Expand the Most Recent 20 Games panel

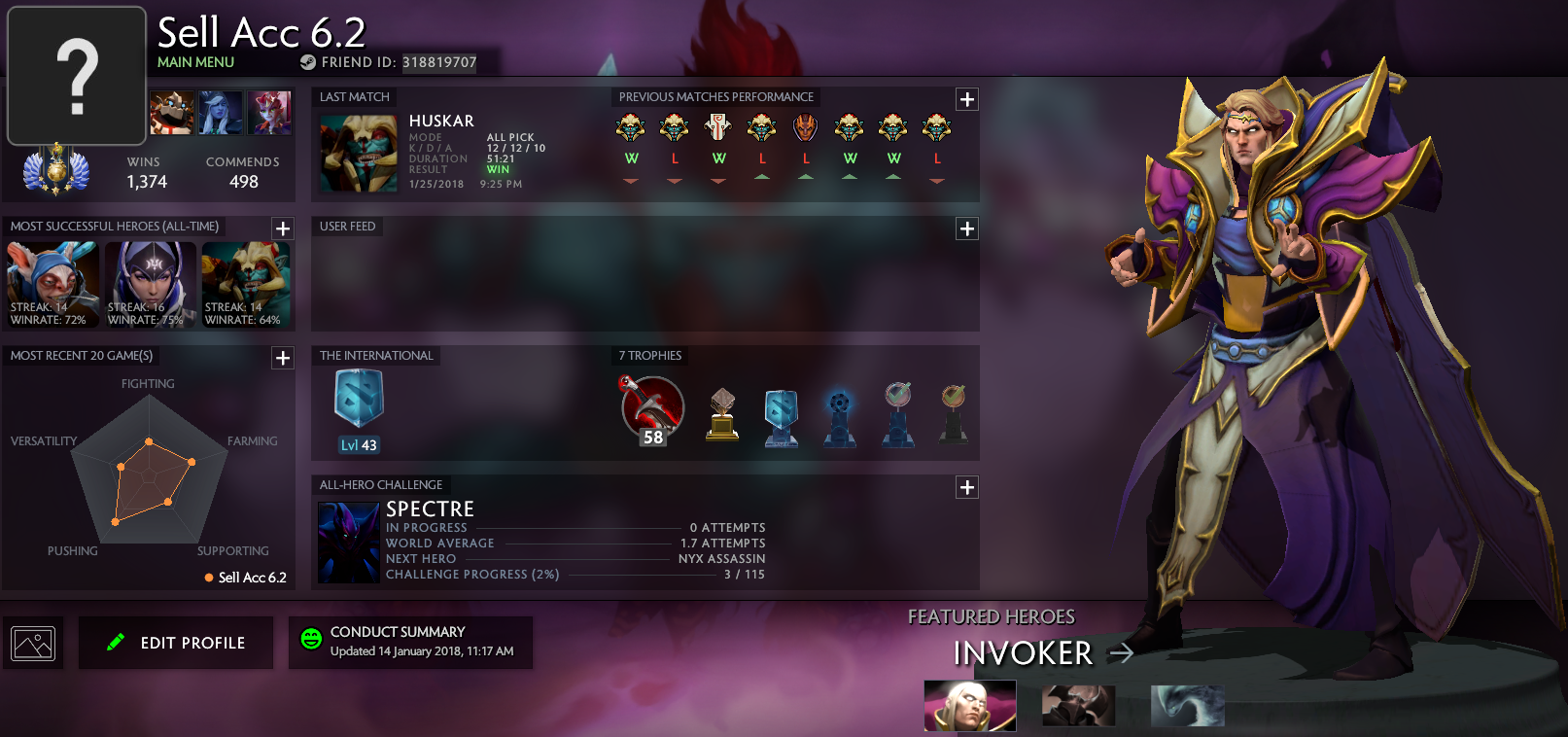282,358
